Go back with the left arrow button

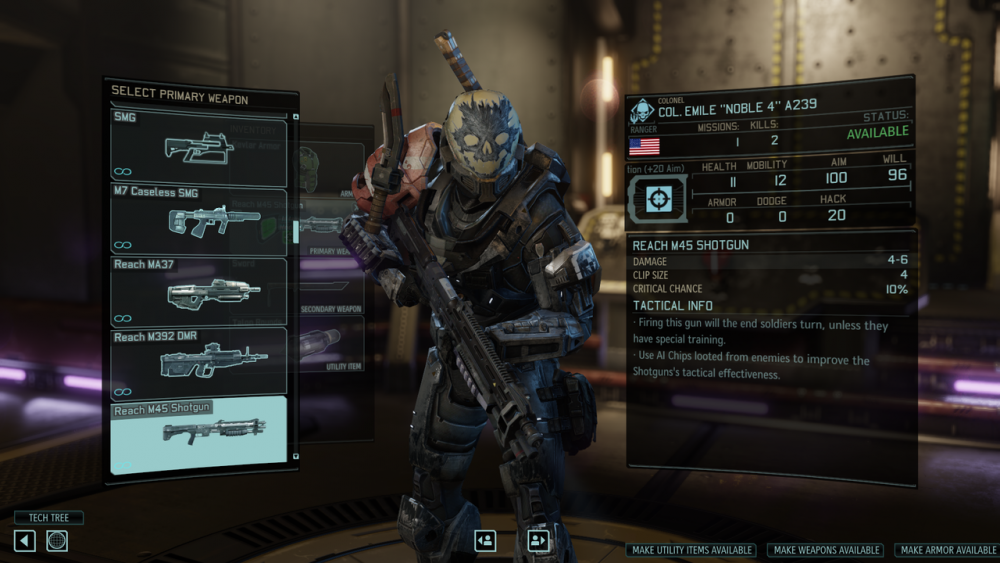[x=25, y=541]
